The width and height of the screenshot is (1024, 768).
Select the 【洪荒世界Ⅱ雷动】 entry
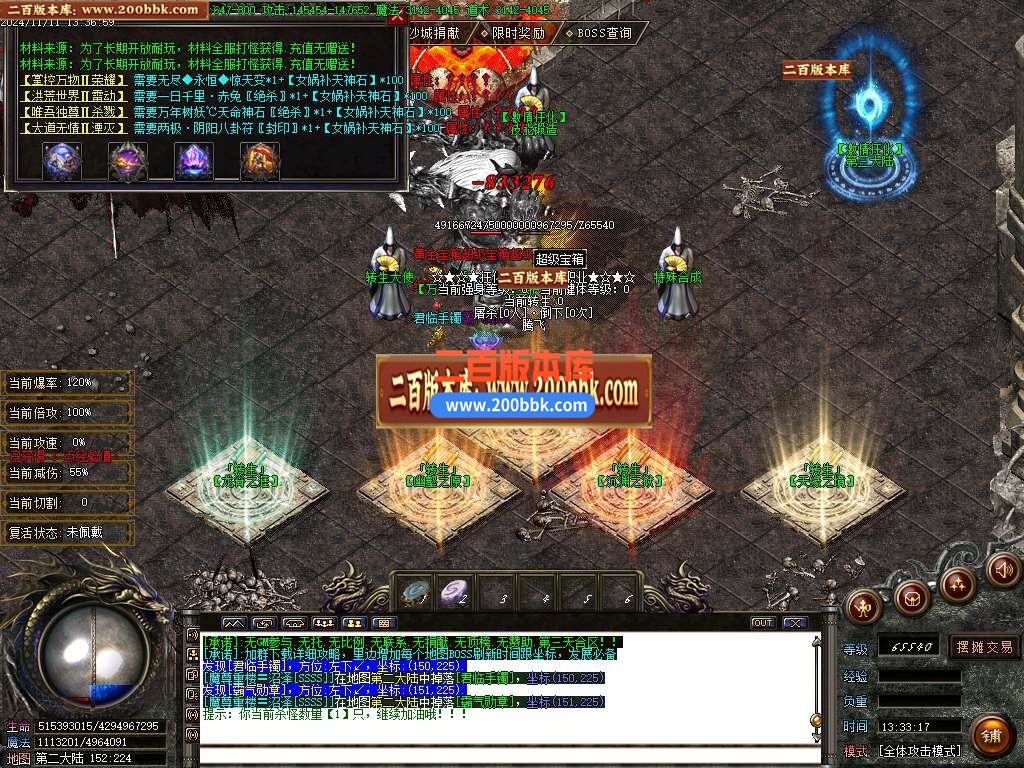pos(73,96)
